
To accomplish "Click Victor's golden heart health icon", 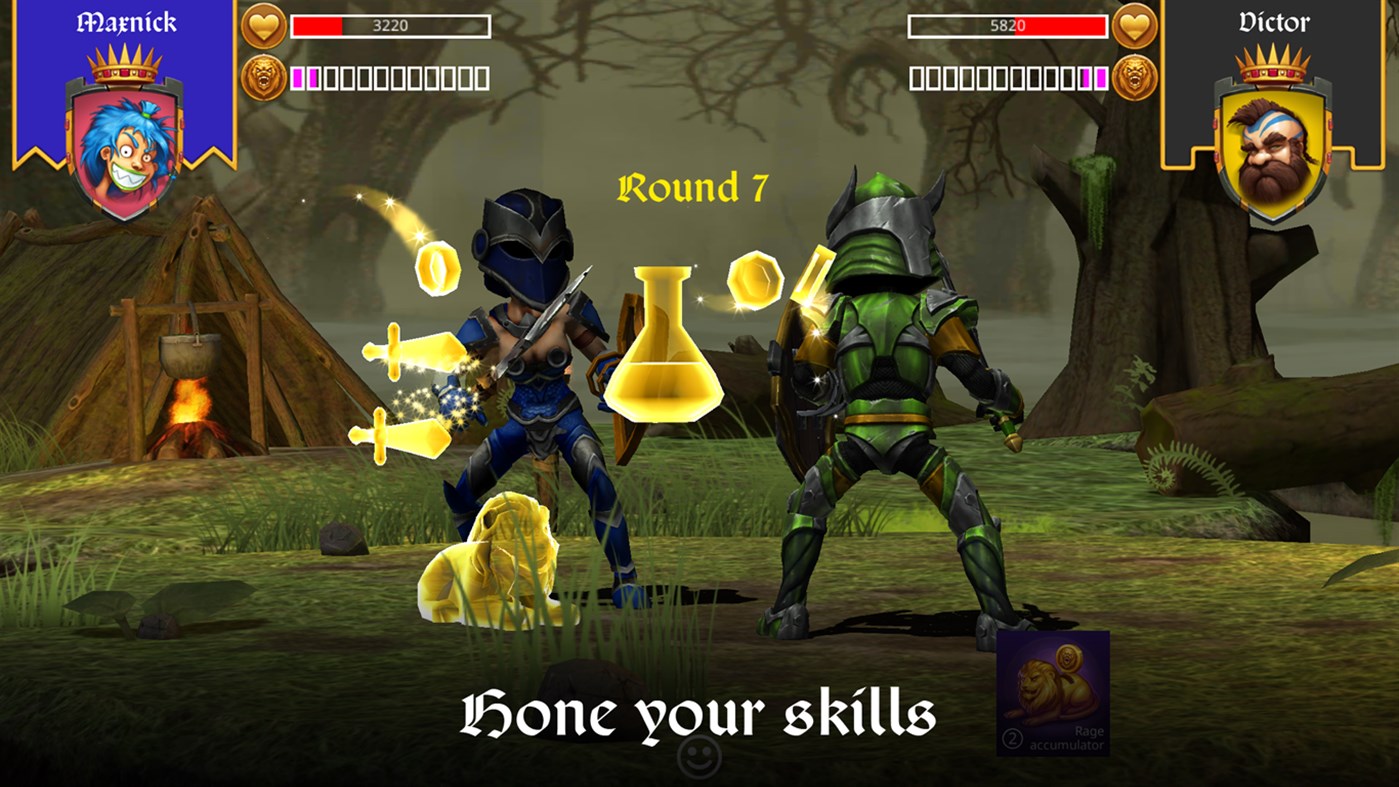I will 1136,24.
